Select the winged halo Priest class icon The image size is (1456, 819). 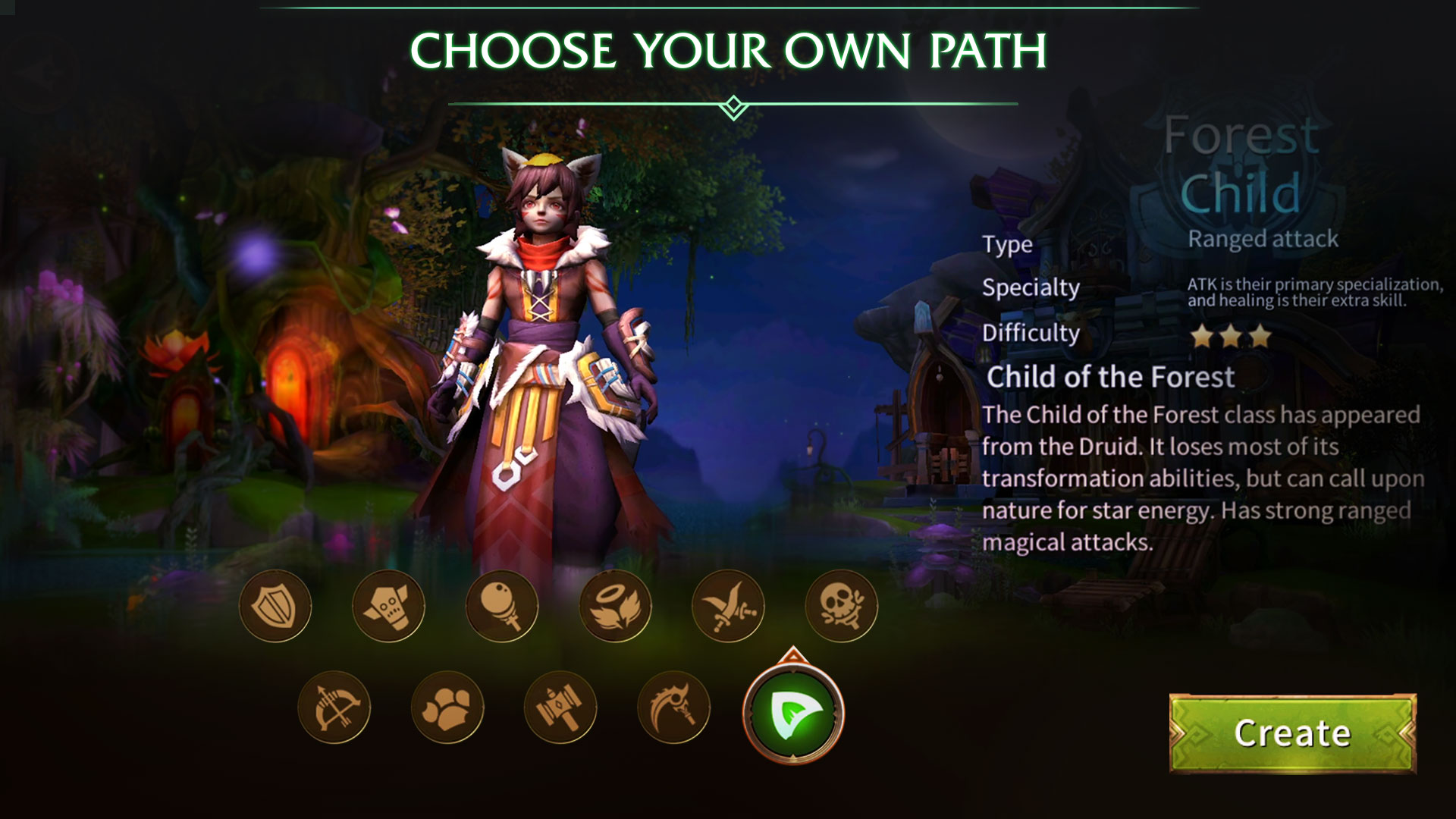point(614,605)
